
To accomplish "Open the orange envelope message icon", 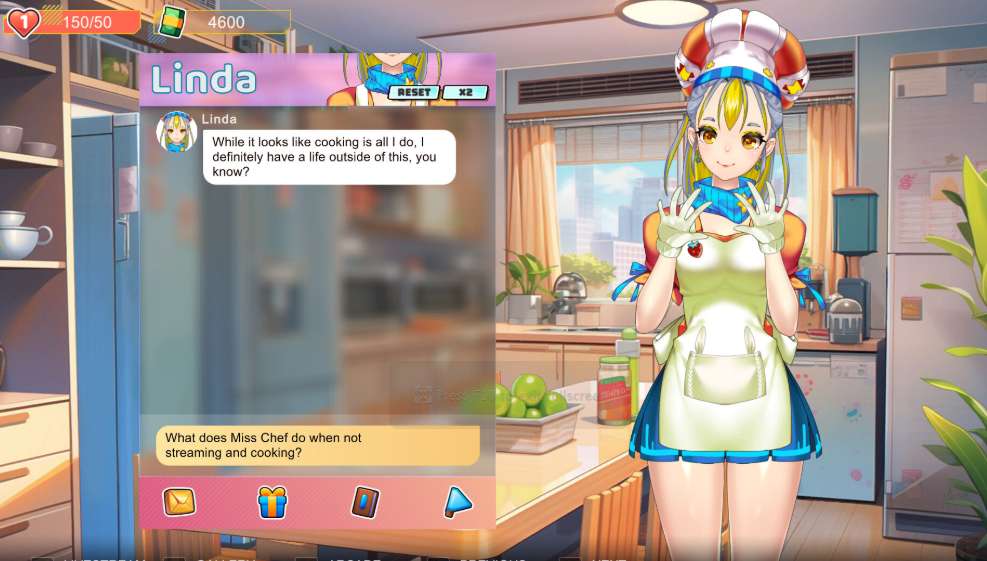I will point(179,502).
